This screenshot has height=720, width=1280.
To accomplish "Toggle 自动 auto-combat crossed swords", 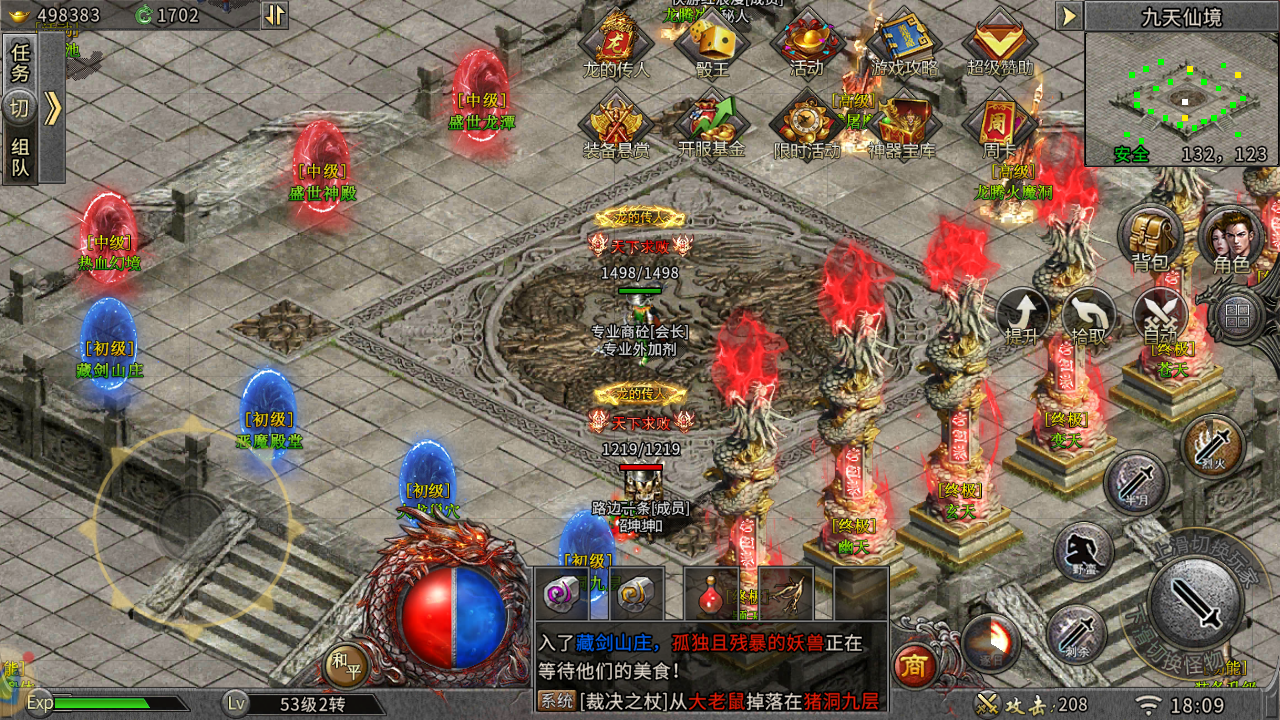I will coord(1160,317).
